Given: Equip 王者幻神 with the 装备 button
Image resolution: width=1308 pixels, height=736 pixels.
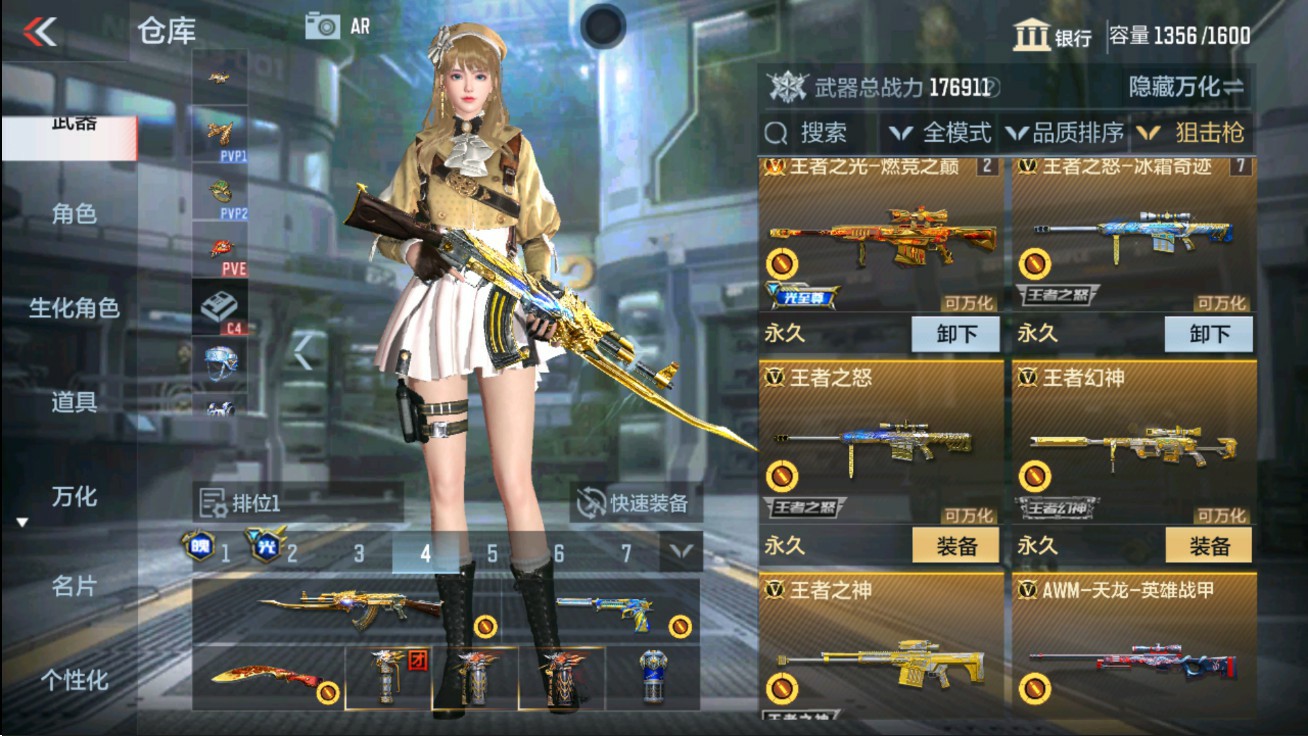Looking at the screenshot, I should [1210, 546].
